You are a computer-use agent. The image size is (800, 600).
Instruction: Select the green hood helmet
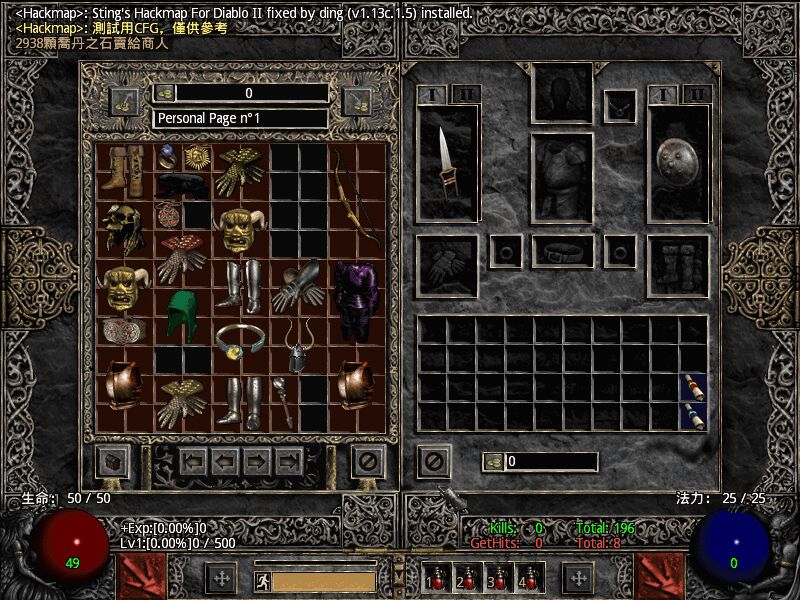[183, 314]
